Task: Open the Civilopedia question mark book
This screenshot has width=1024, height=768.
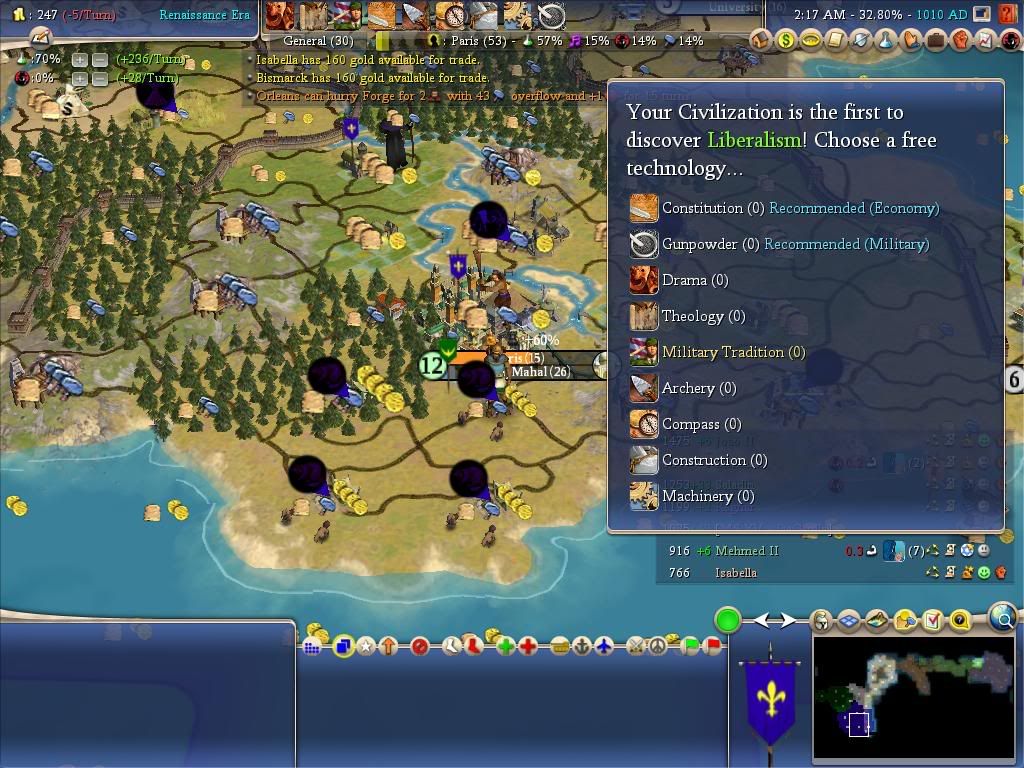Action: [960, 621]
